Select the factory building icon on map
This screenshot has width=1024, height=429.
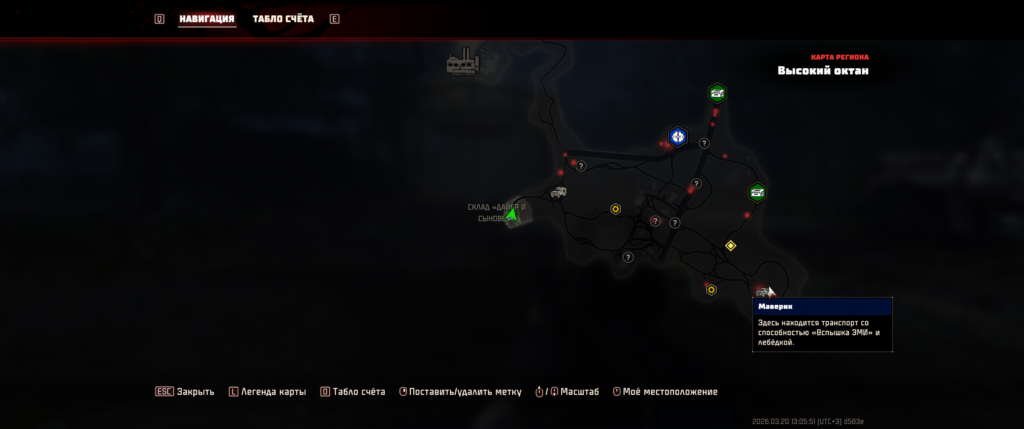(x=463, y=64)
